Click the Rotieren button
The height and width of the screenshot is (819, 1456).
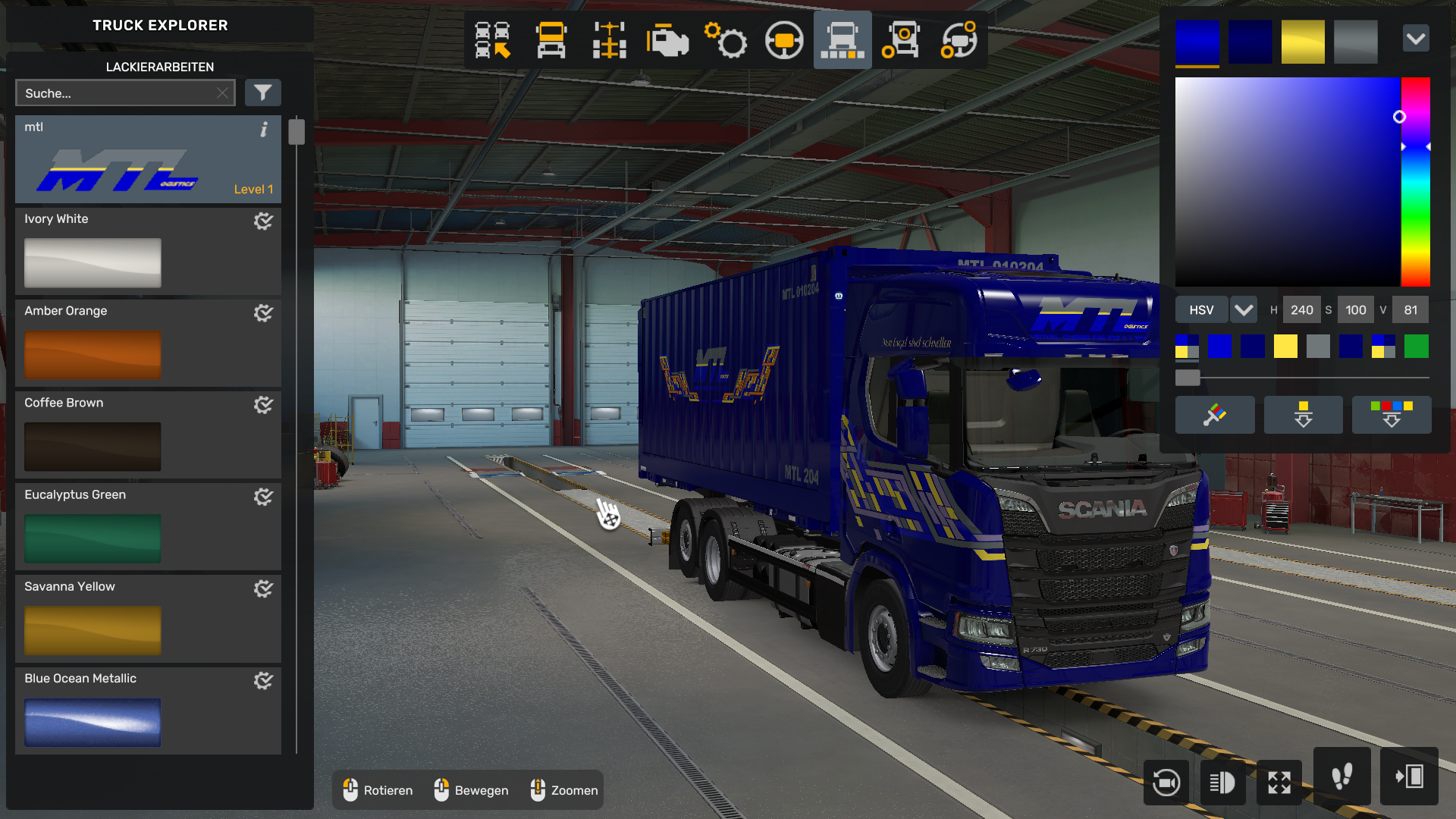pos(378,790)
